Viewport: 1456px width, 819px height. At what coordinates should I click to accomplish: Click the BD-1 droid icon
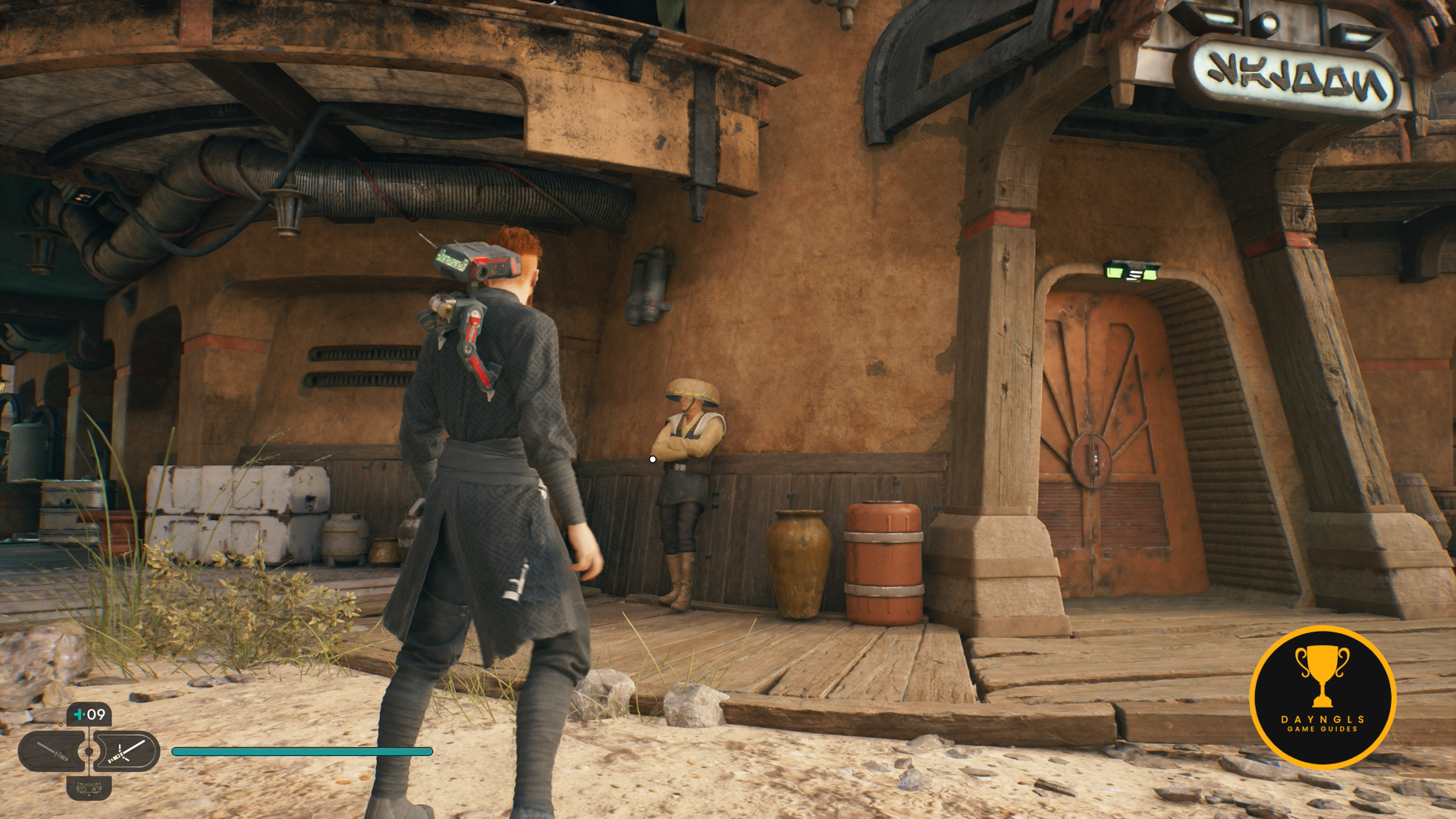[89, 789]
